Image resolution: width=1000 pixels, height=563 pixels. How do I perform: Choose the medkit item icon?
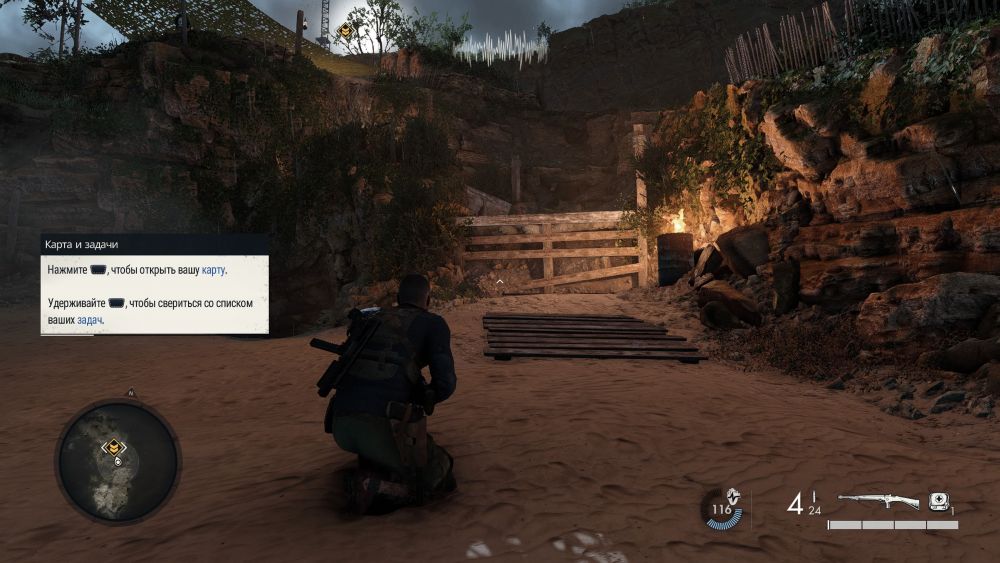(x=938, y=501)
